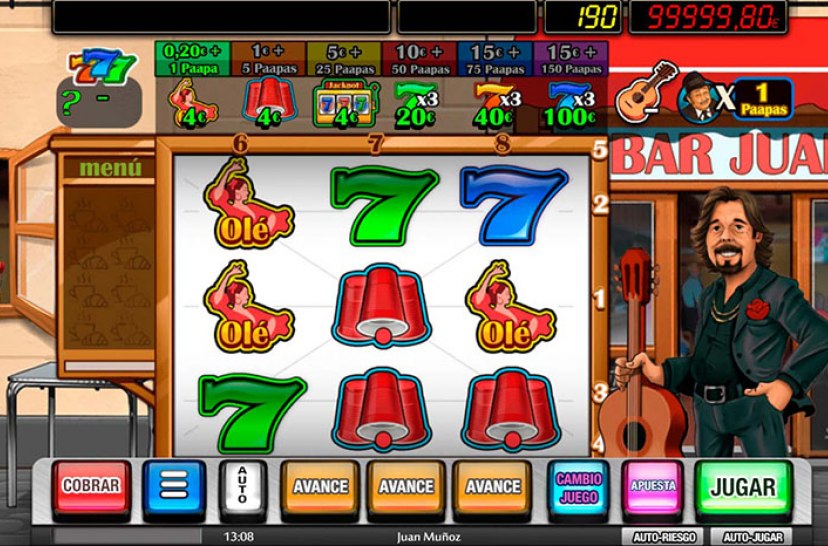Select the 0,20€ 1 Paapa bet tab
Screen dimensions: 828x546
click(193, 59)
